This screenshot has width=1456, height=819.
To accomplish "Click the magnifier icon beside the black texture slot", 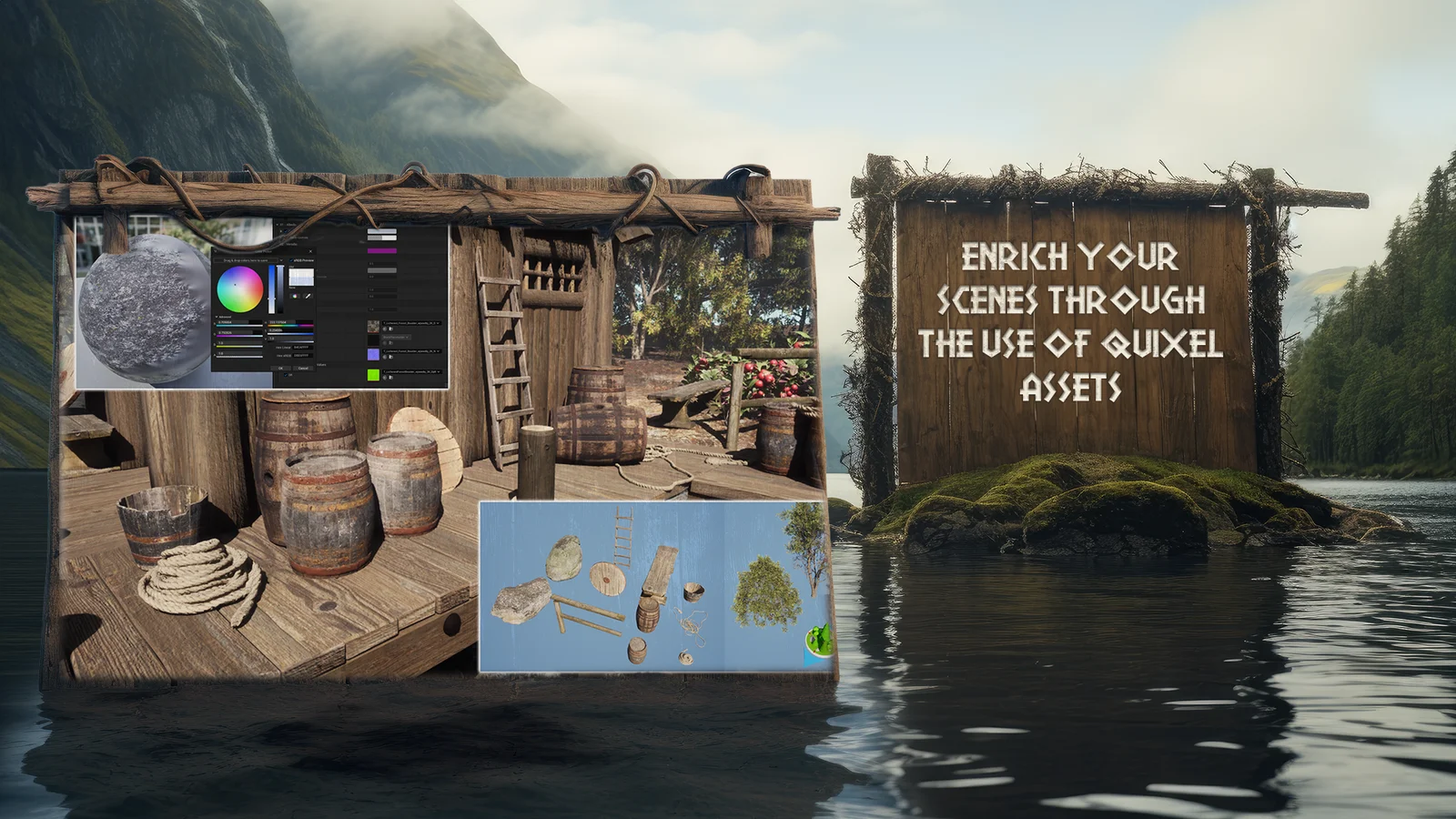I will (x=384, y=343).
